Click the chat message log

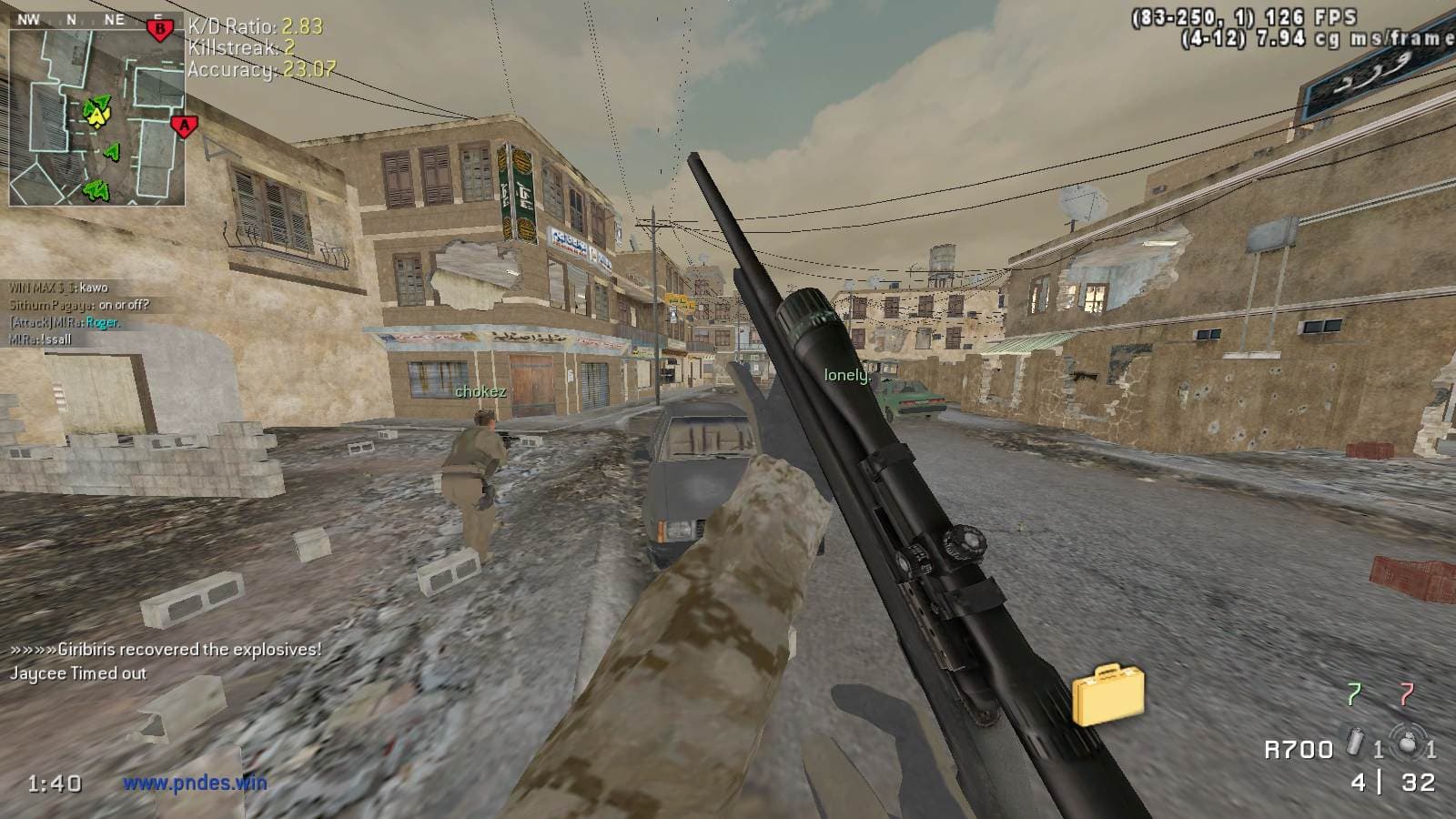click(x=77, y=313)
